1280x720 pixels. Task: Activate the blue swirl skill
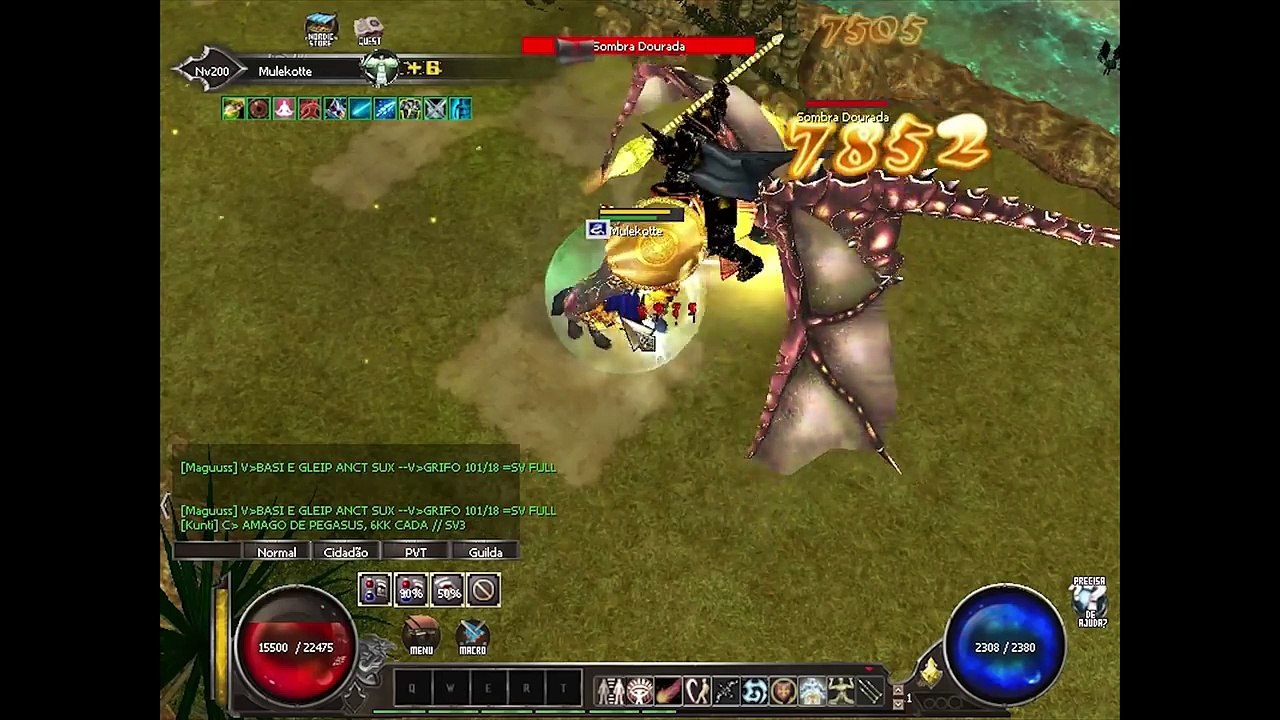pos(754,690)
